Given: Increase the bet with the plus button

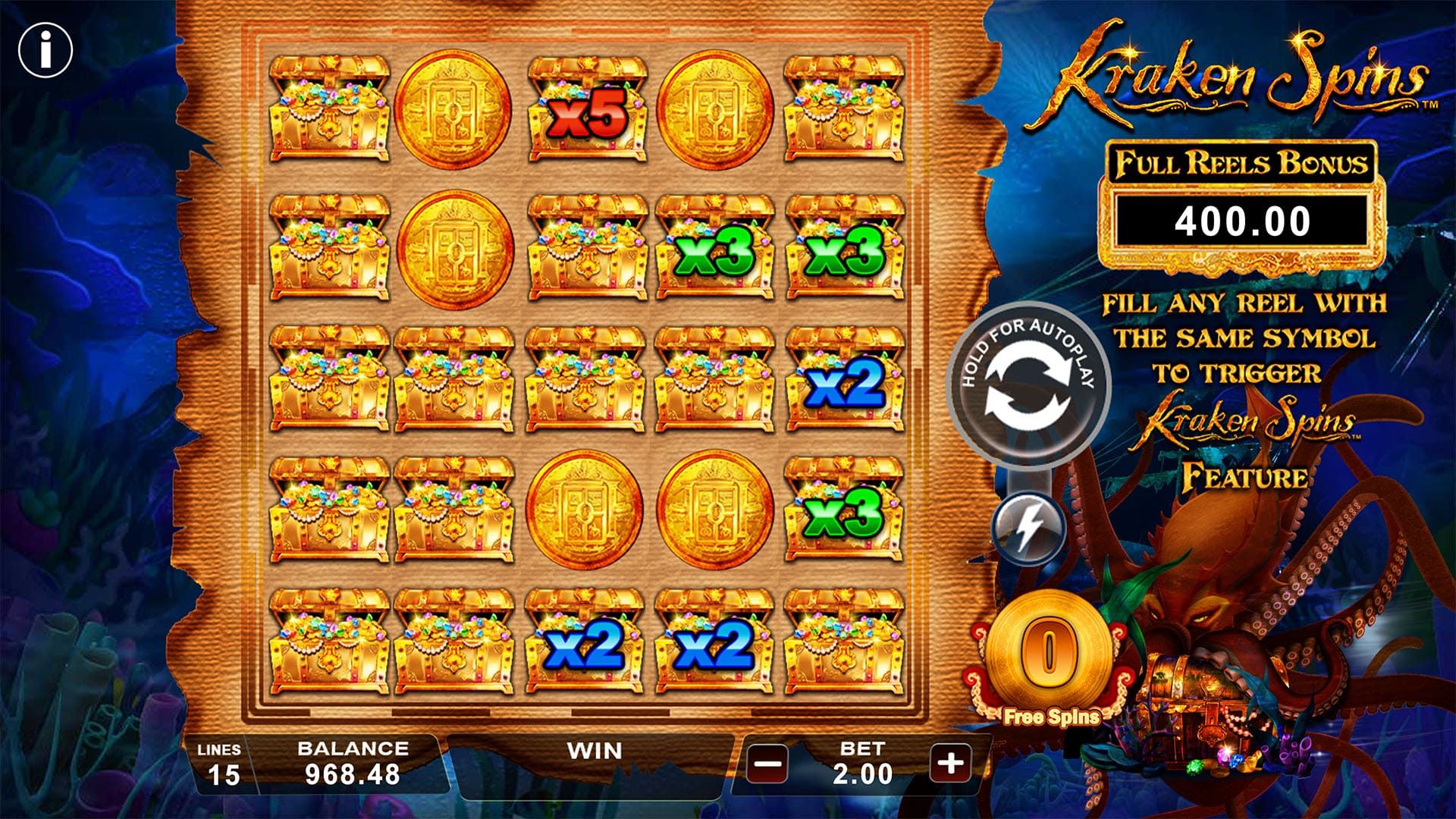Looking at the screenshot, I should (x=950, y=762).
